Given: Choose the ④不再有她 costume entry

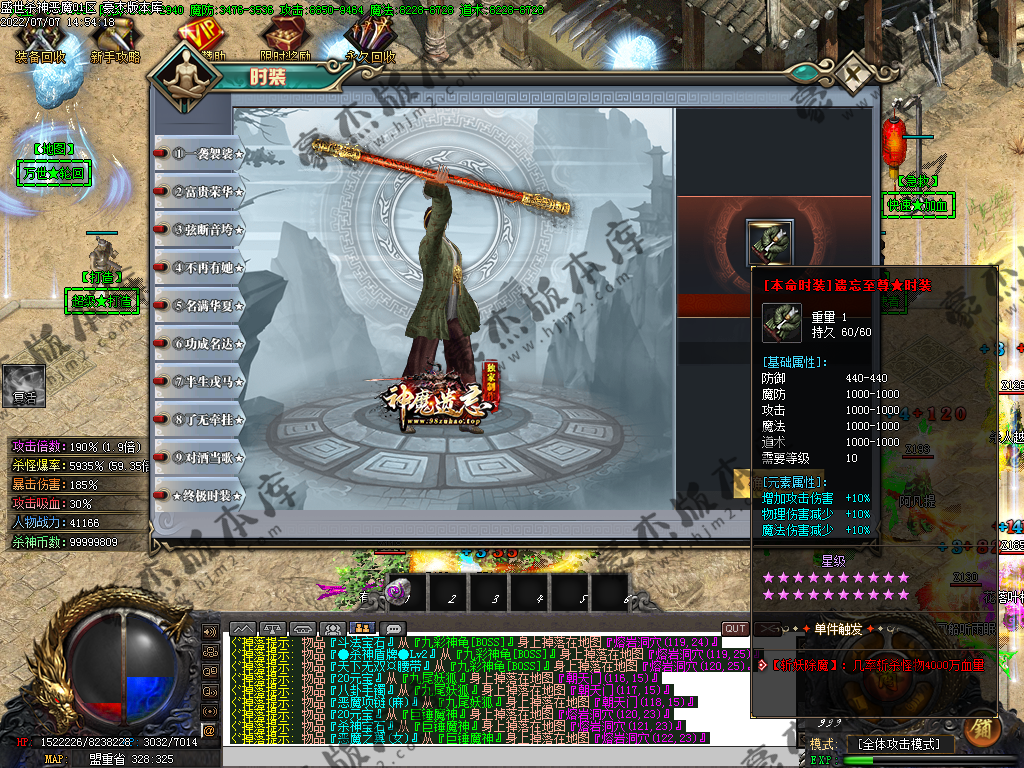Looking at the screenshot, I should click(x=200, y=267).
